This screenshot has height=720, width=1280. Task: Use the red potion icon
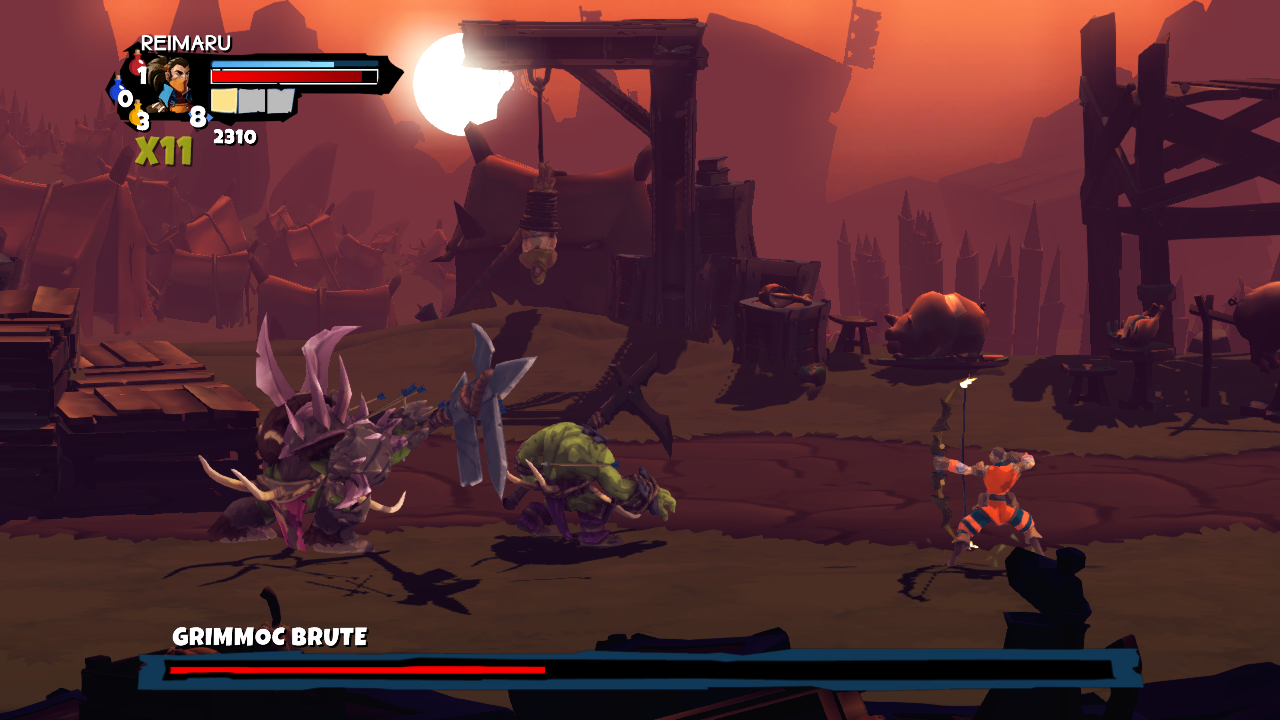click(x=137, y=68)
